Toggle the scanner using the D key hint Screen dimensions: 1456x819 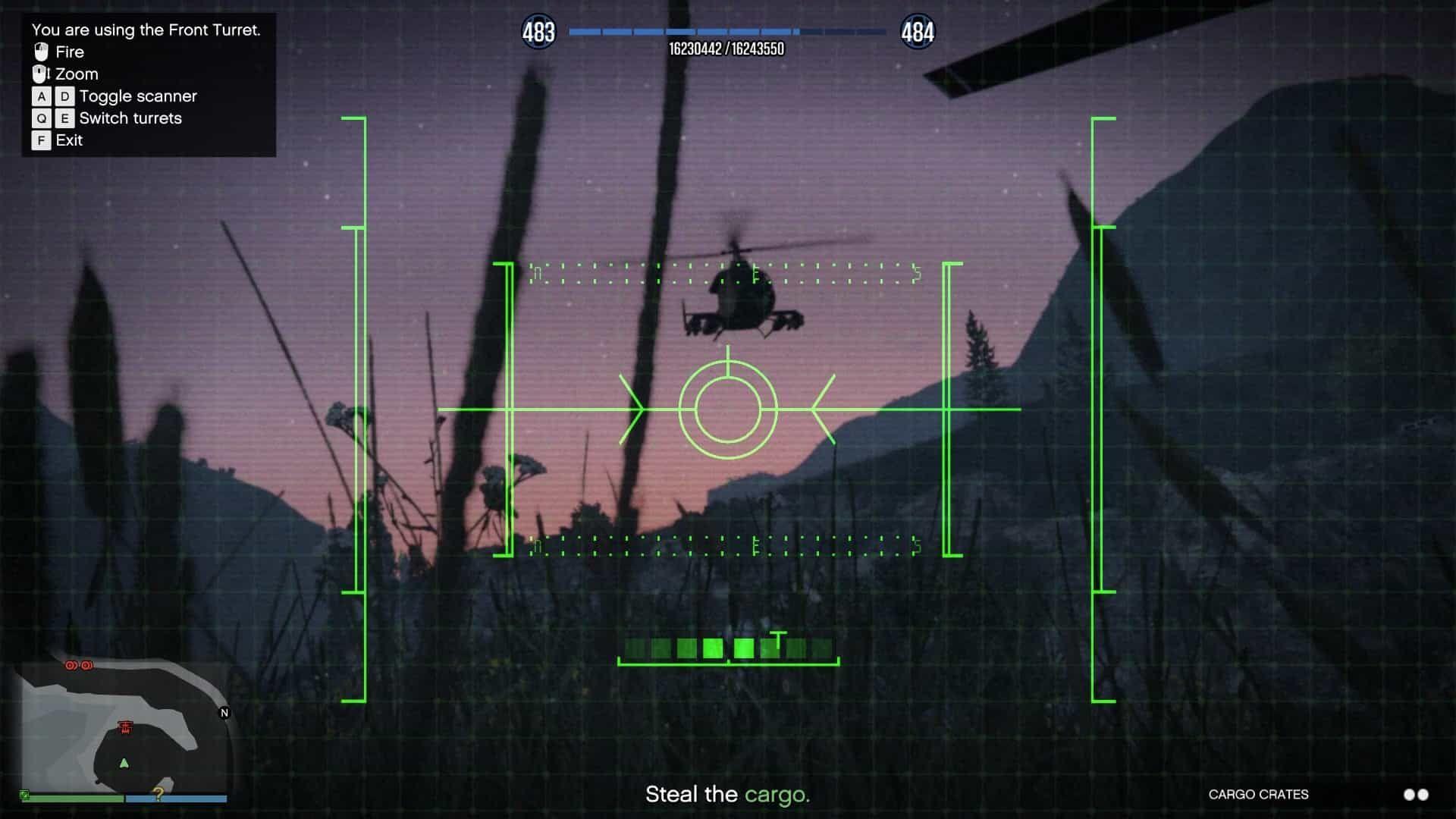tap(64, 96)
